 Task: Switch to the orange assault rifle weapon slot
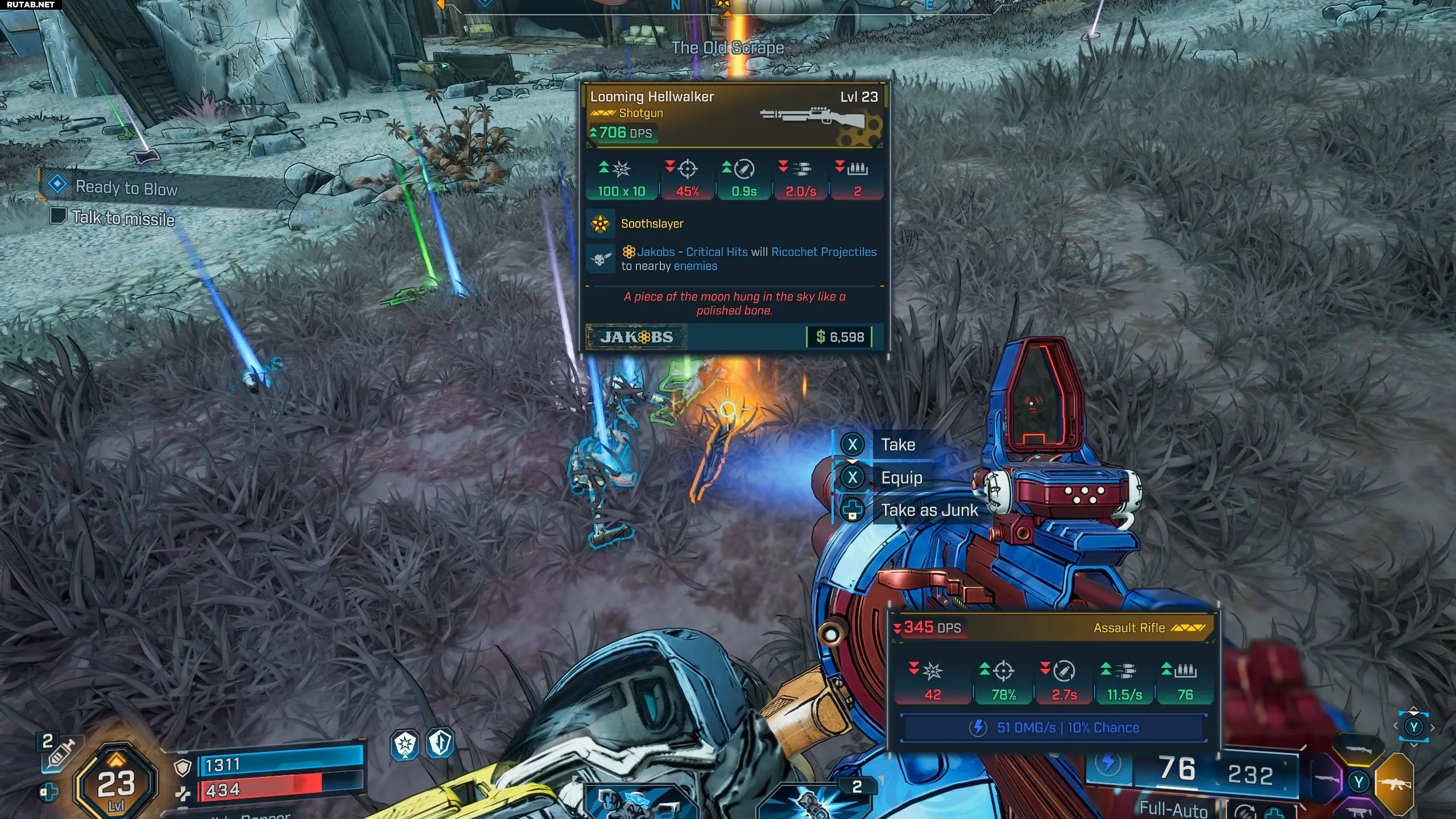[x=1394, y=784]
